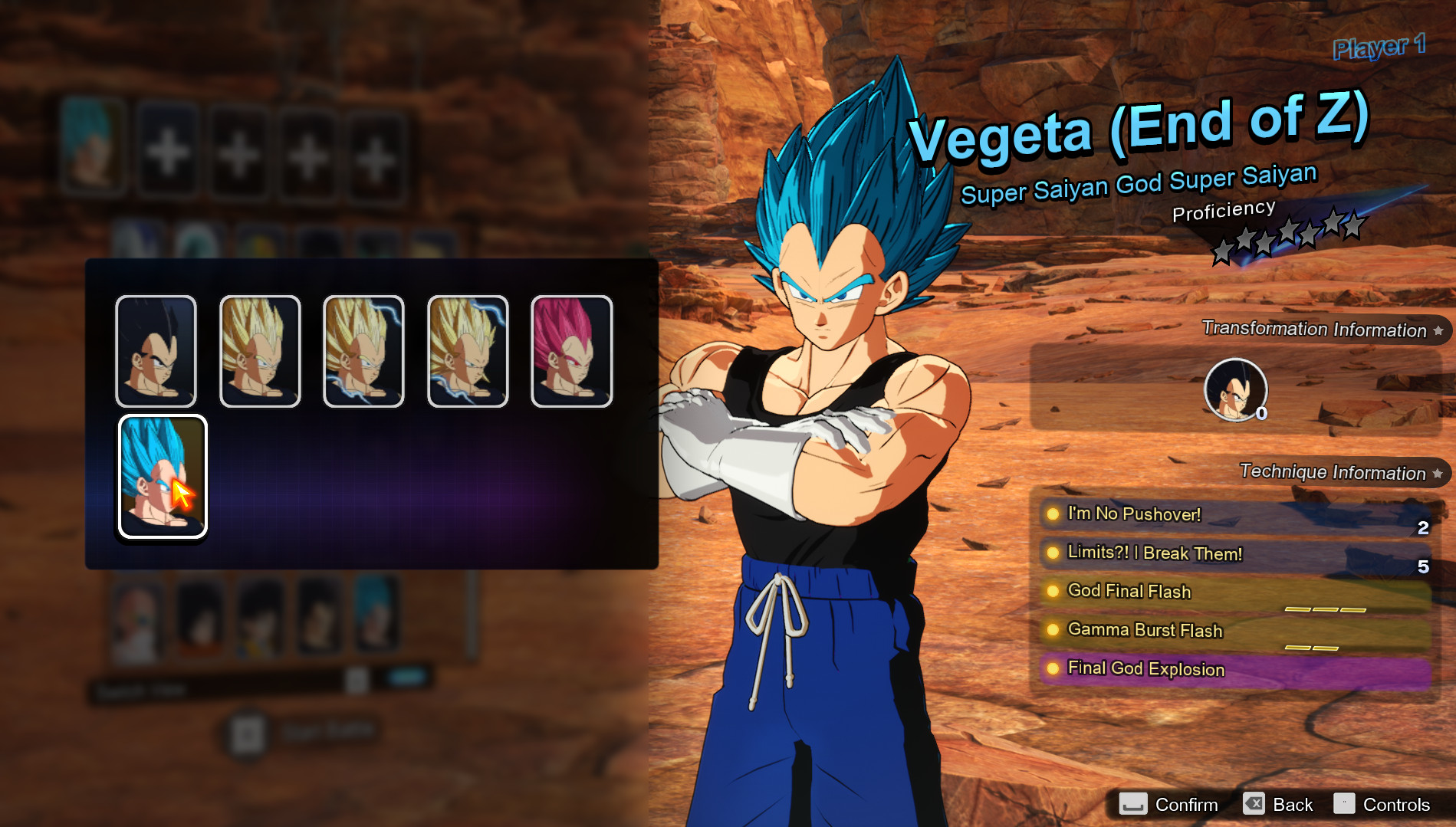Viewport: 1456px width, 827px height.
Task: Choose the Super Saiyan 3 transformation icon
Action: 468,351
